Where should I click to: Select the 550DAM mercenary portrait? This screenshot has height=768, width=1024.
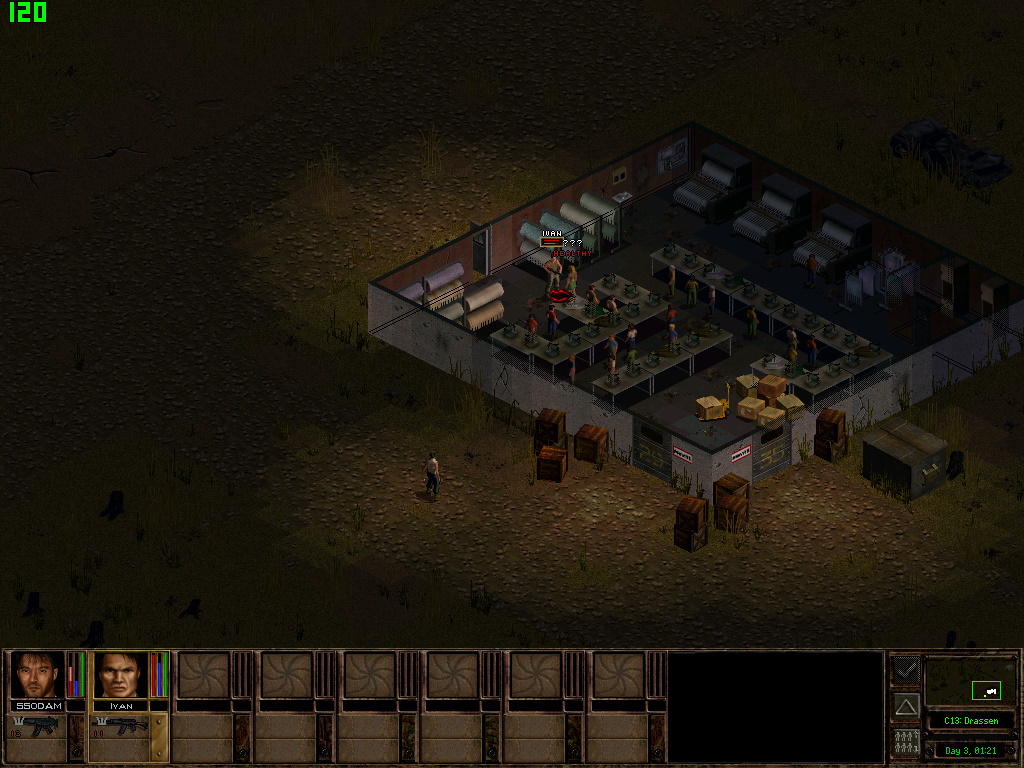38,675
